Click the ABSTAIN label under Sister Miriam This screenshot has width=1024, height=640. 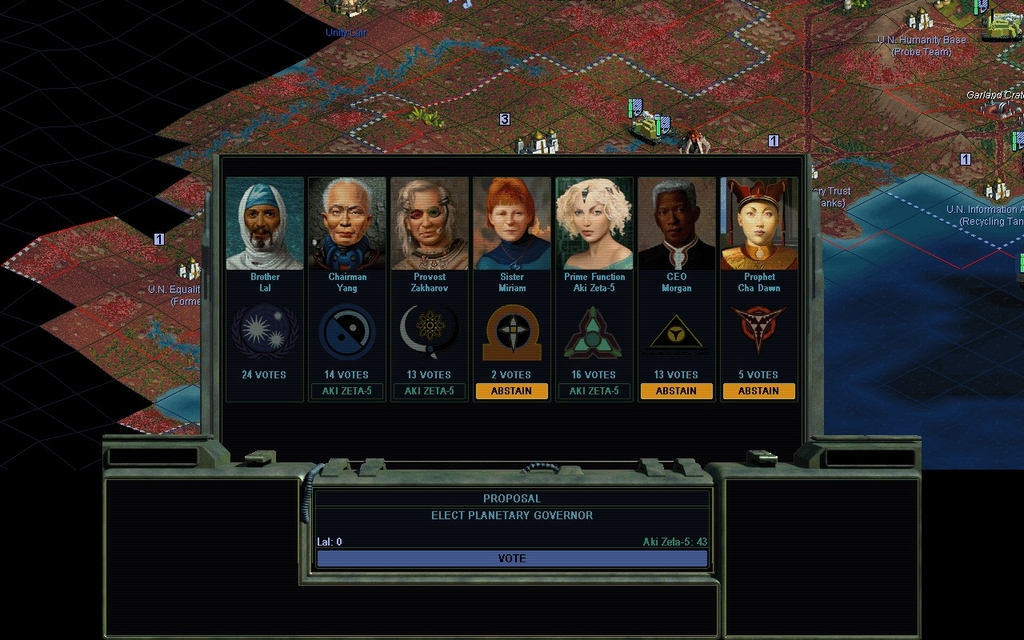[x=511, y=391]
